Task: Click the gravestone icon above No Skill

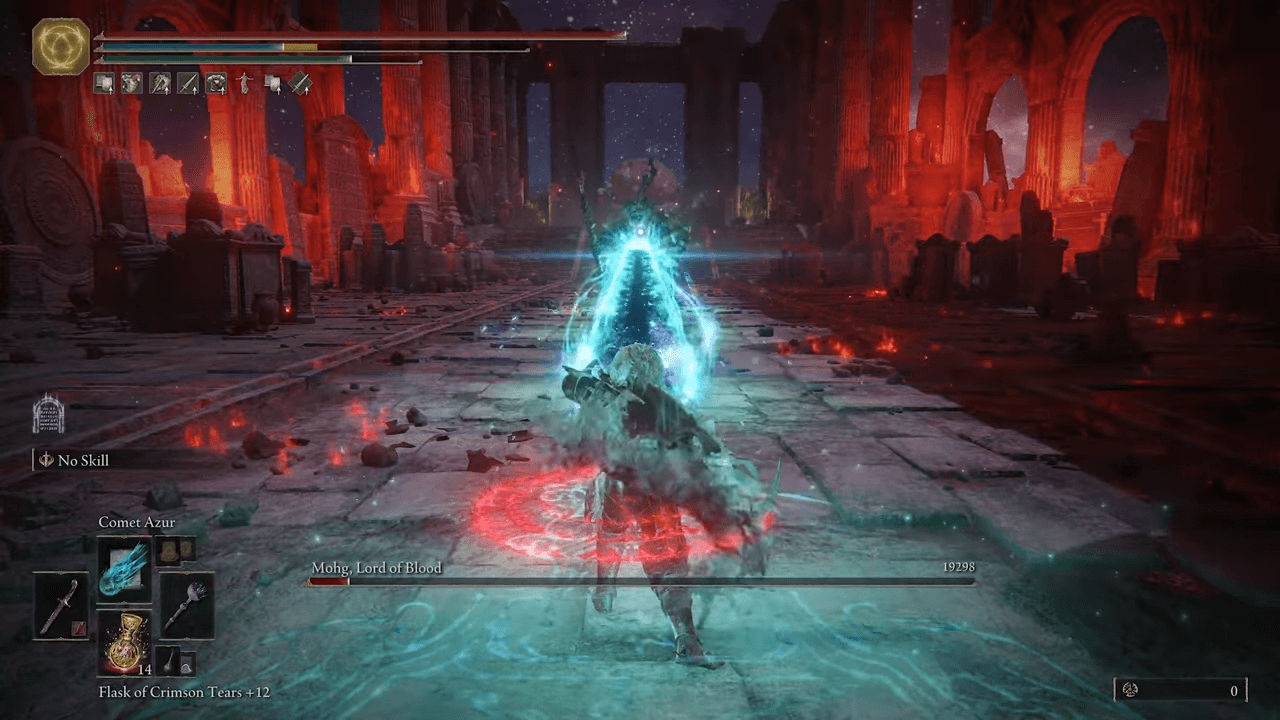Action: (x=48, y=414)
